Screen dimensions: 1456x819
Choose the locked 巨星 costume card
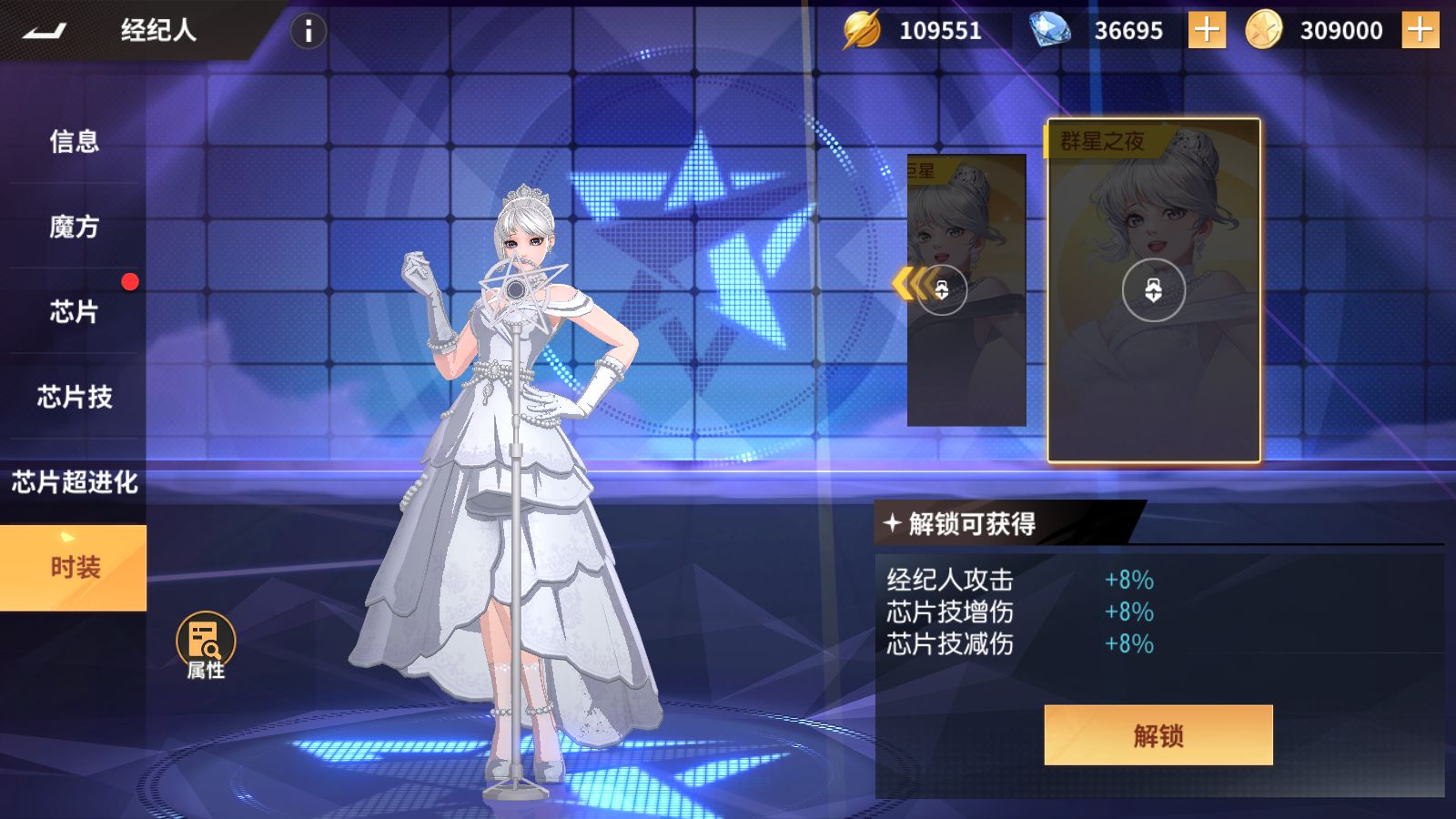[x=966, y=290]
